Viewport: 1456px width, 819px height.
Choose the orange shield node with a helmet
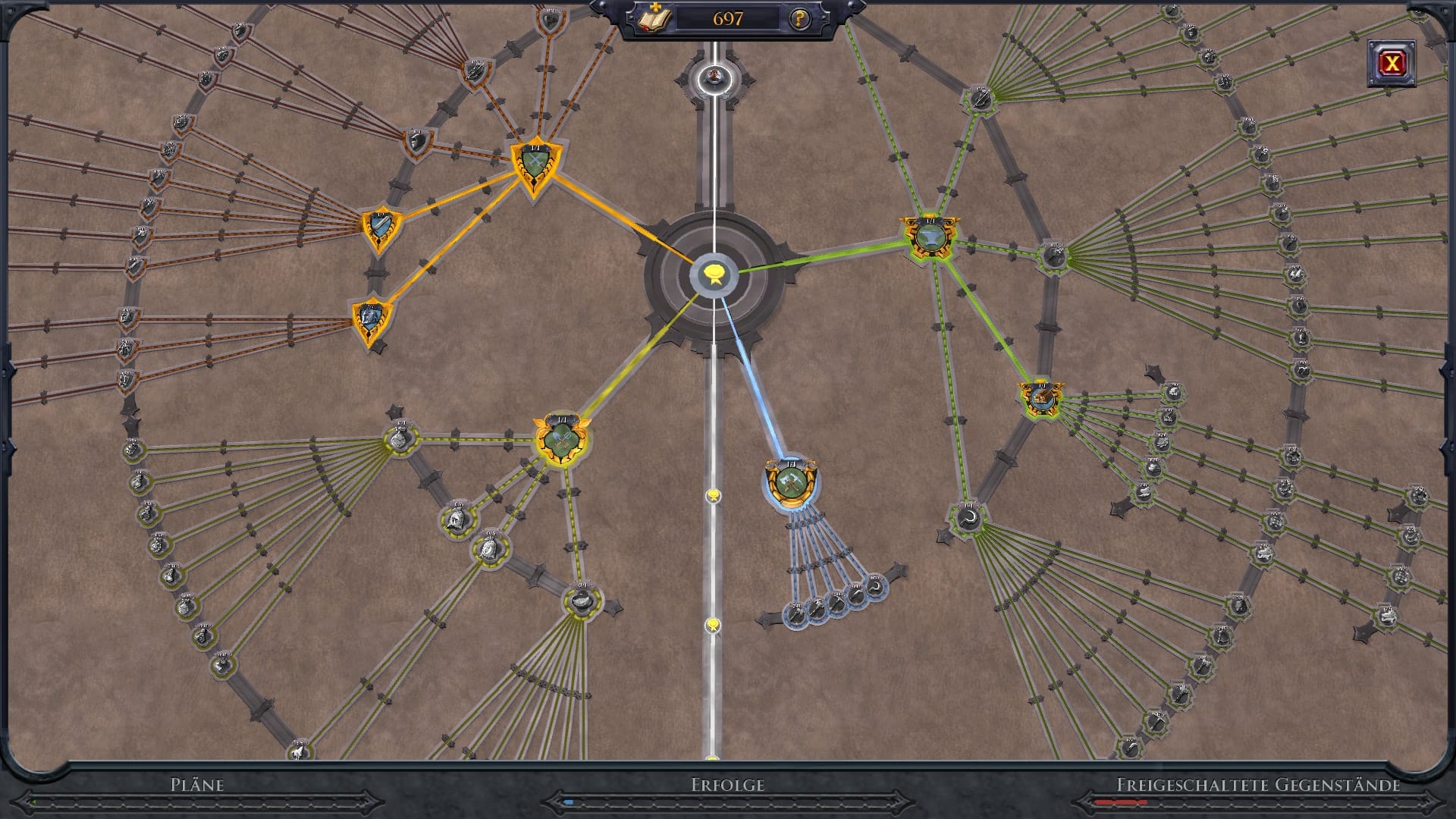click(372, 318)
